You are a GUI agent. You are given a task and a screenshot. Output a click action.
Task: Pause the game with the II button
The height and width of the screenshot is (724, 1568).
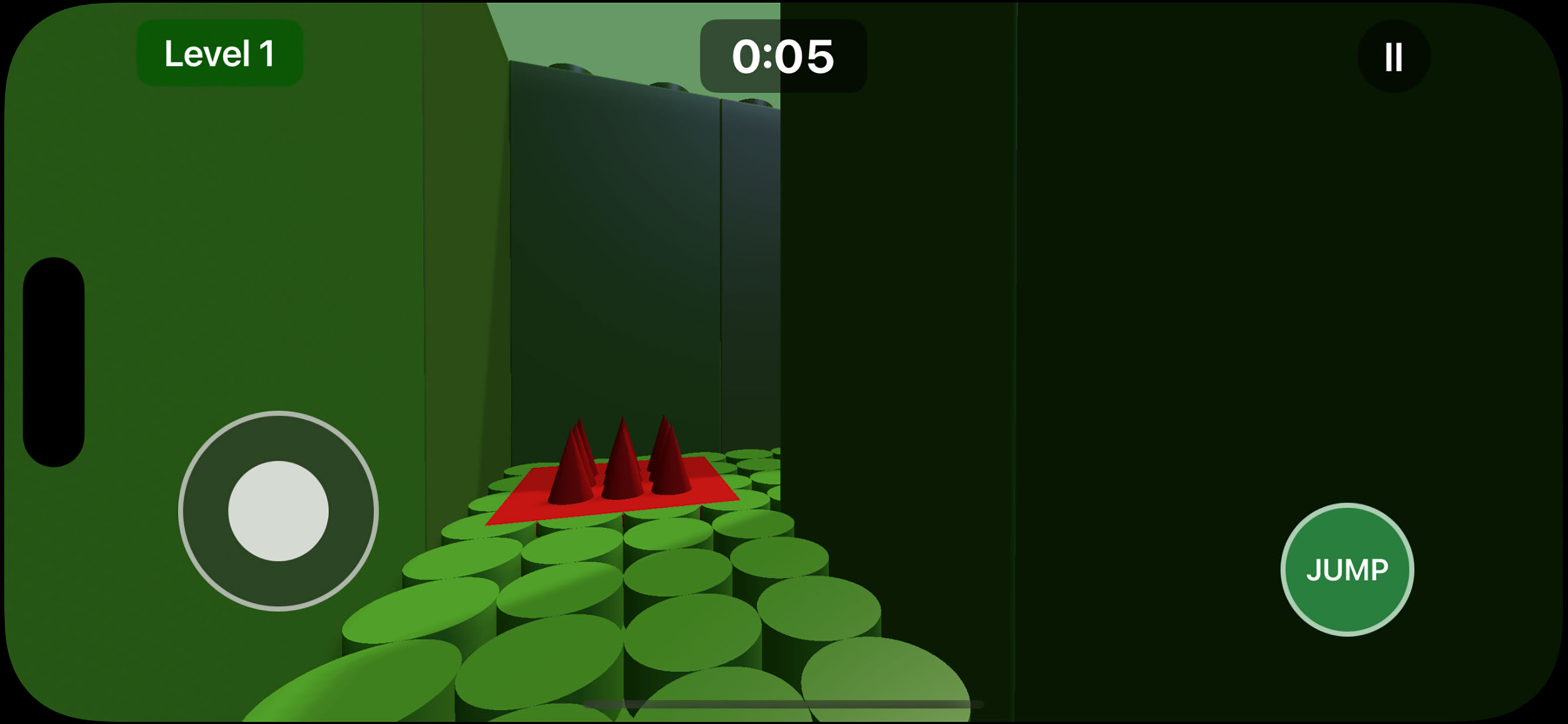pyautogui.click(x=1394, y=55)
